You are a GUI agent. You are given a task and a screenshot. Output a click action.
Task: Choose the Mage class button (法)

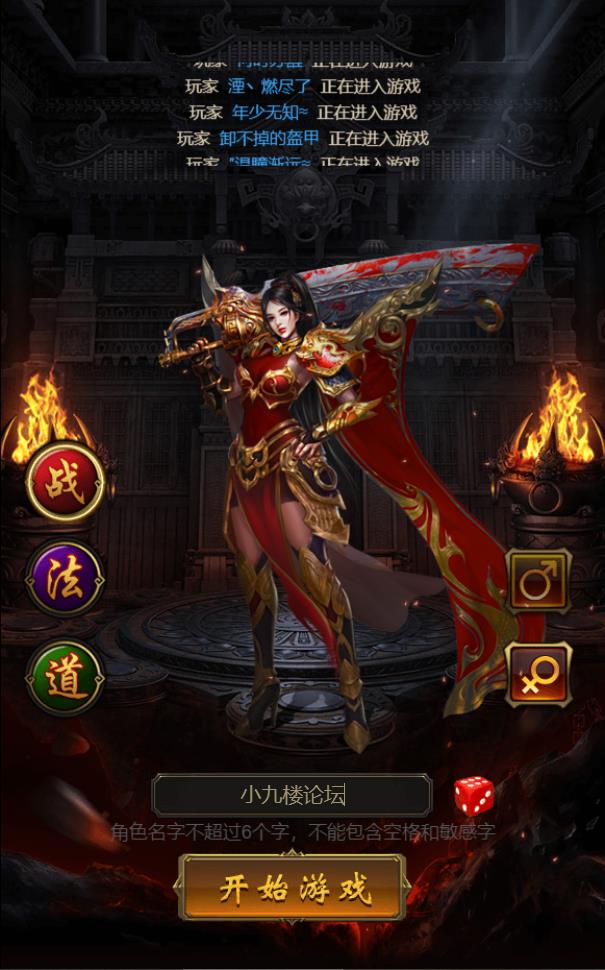tap(65, 579)
